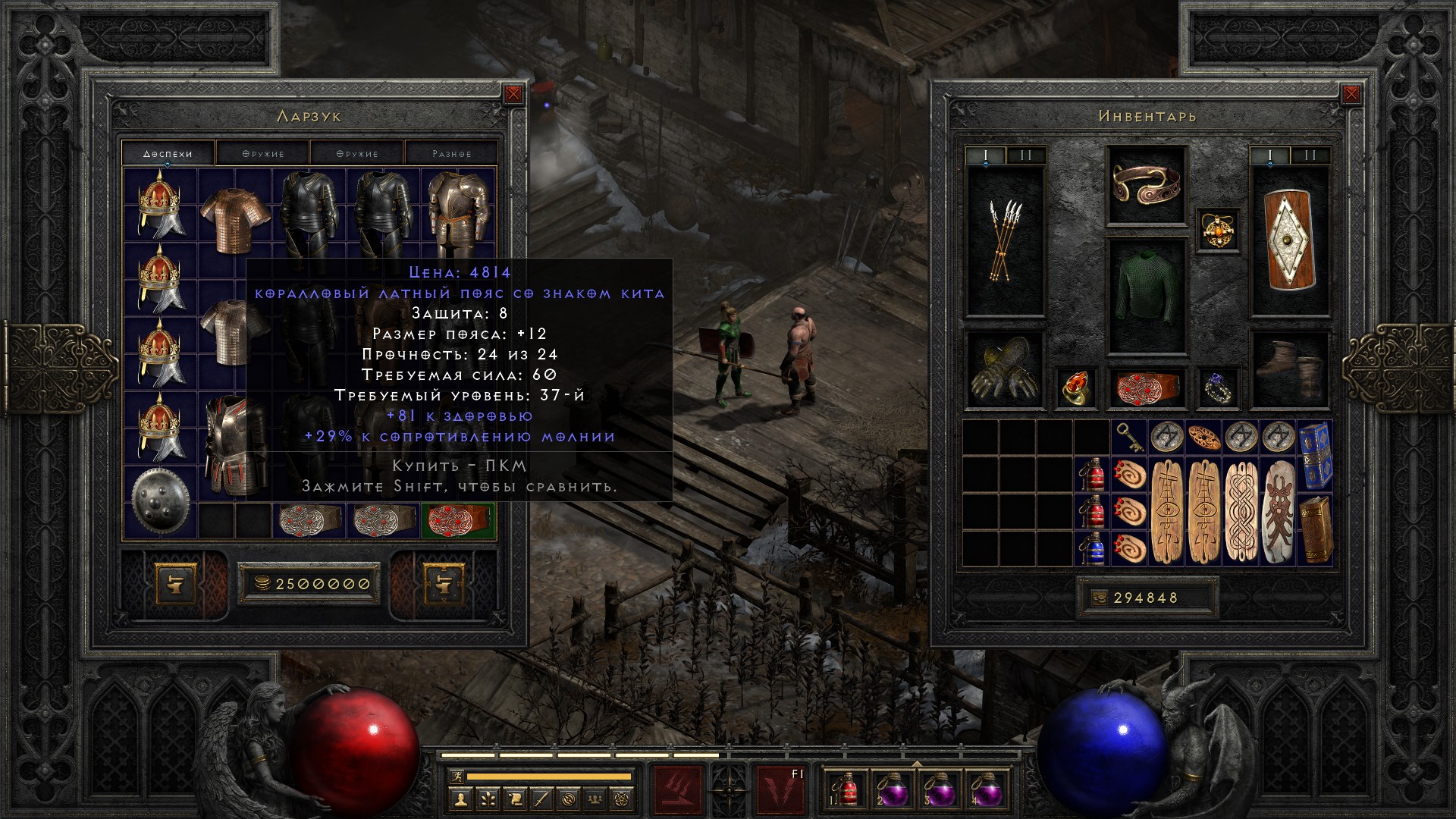Viewport: 1456px width, 819px height.
Task: Select the equipped green chain armor
Action: coord(1145,296)
